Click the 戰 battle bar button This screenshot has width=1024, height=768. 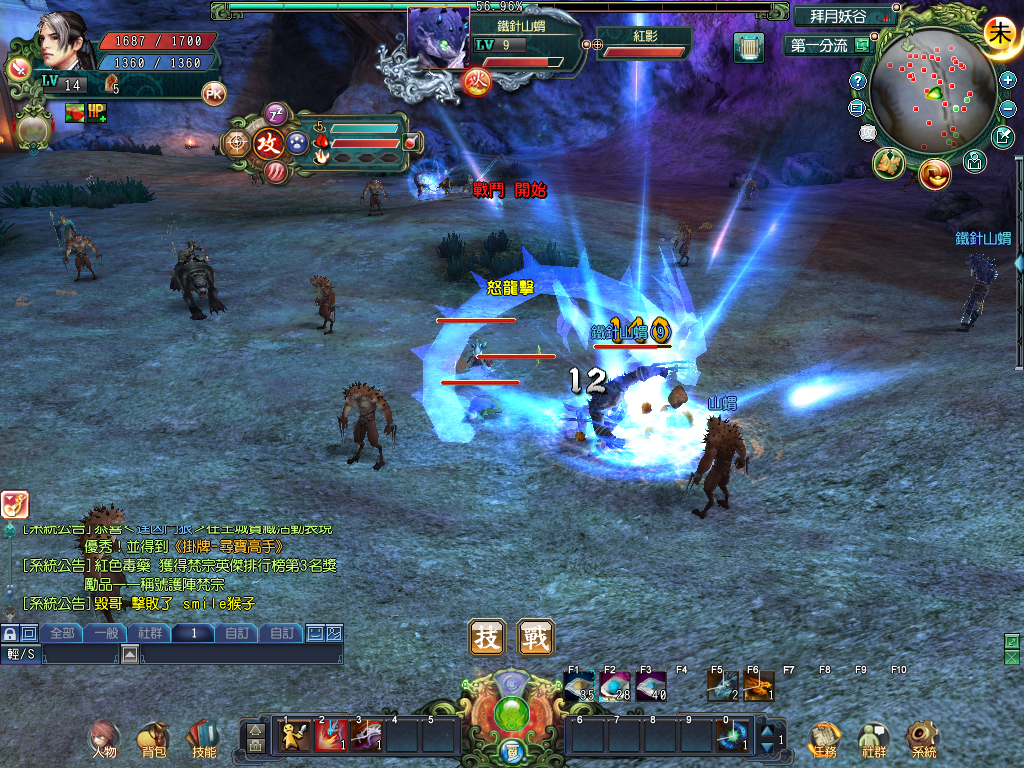536,637
